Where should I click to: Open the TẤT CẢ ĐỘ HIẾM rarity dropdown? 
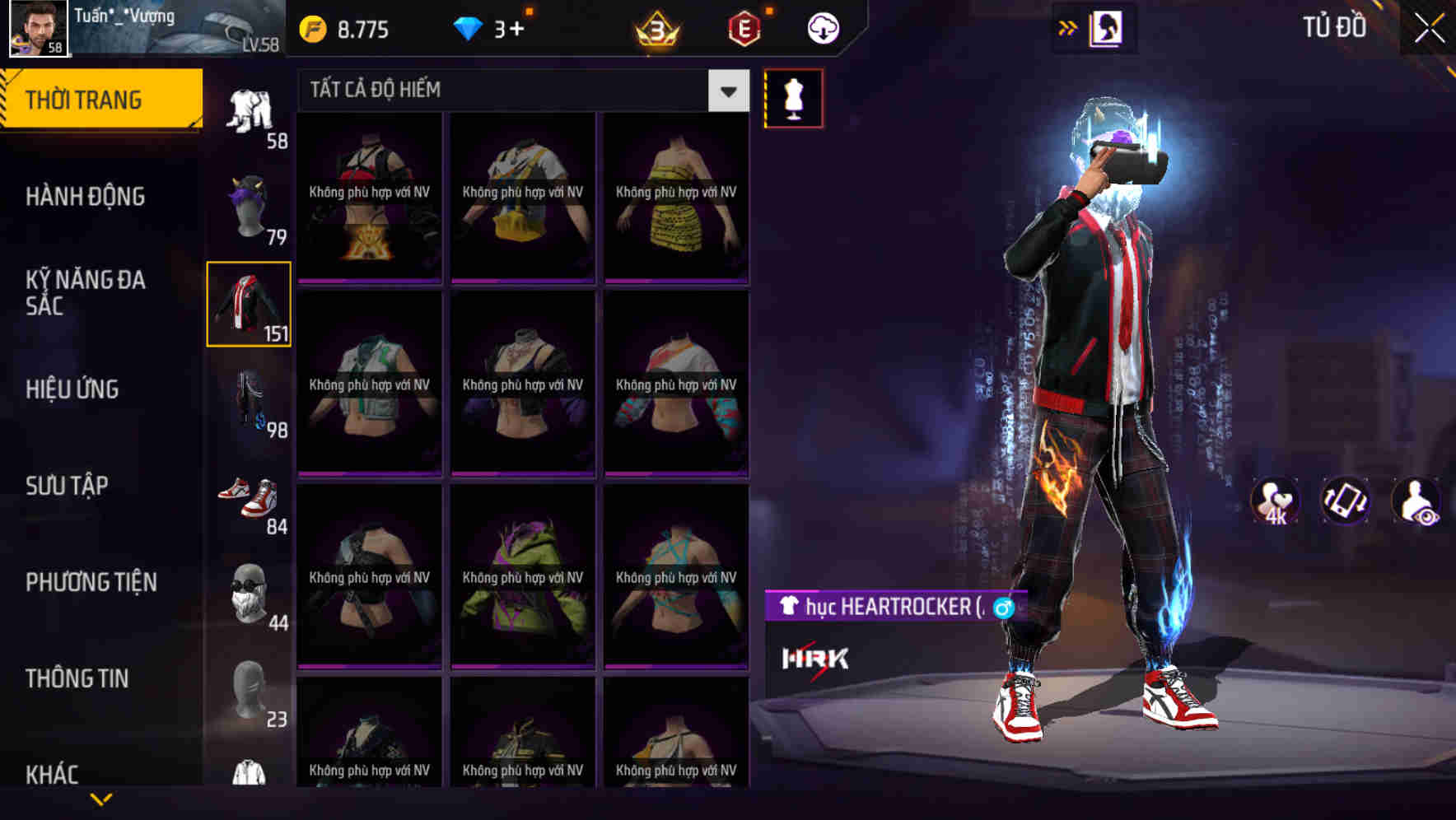(511, 90)
